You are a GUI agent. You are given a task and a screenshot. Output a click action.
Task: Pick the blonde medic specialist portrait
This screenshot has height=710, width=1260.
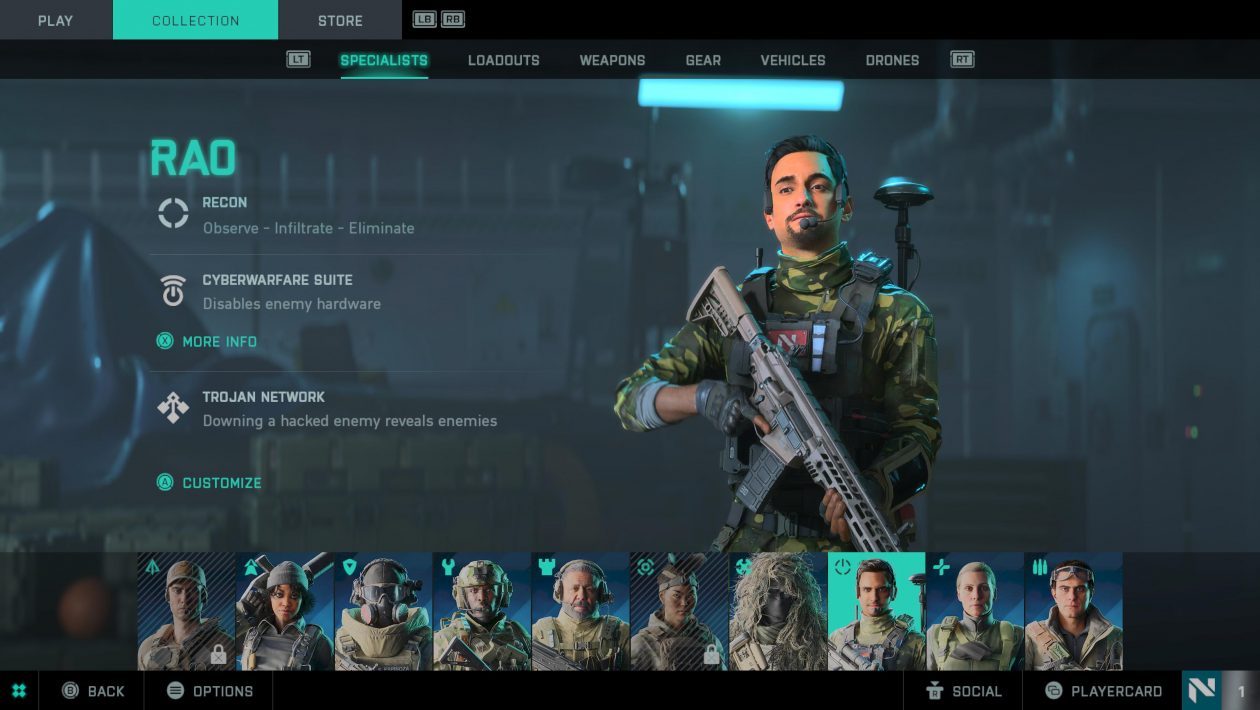click(x=975, y=611)
